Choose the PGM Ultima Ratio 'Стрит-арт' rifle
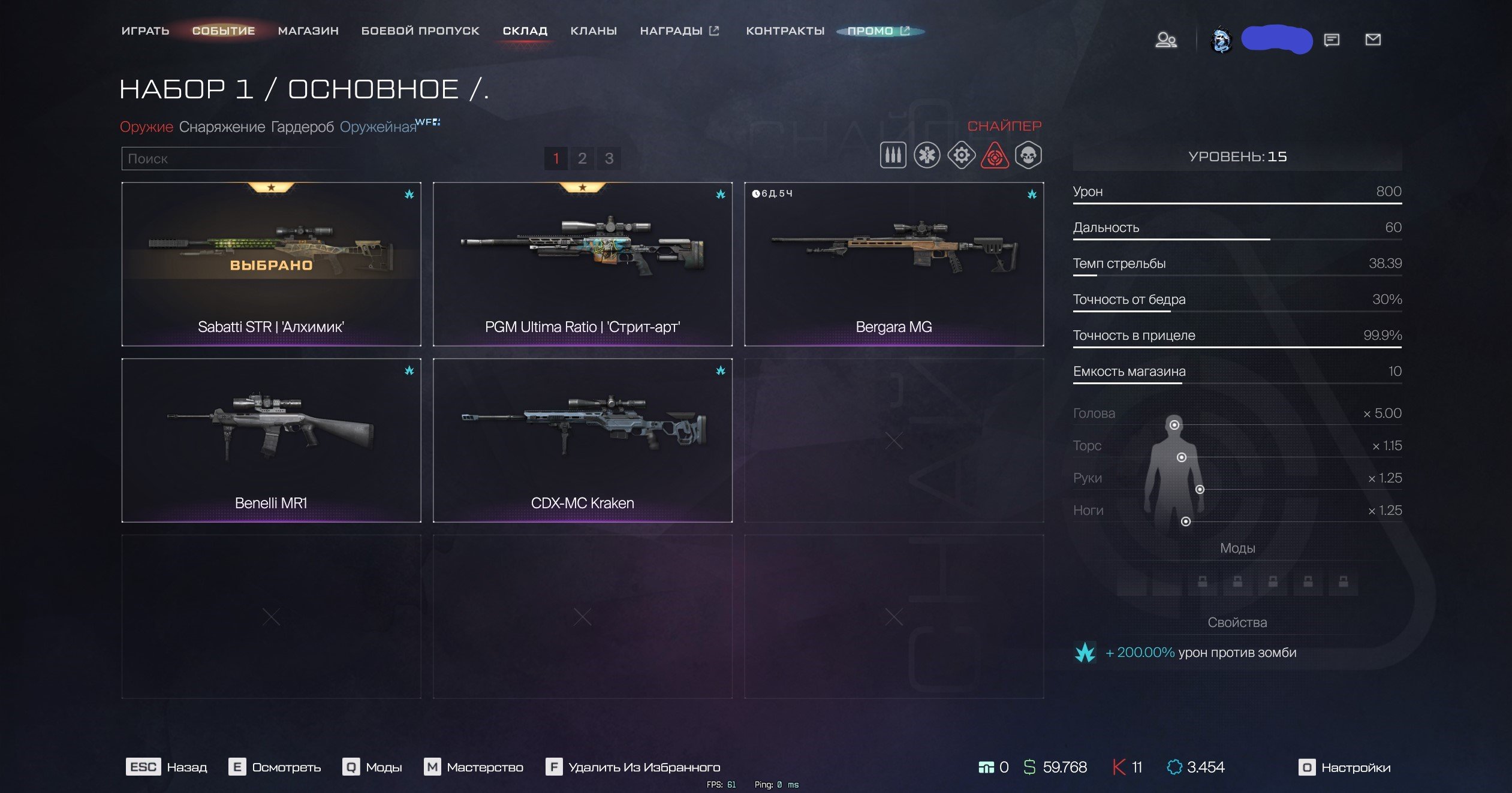The height and width of the screenshot is (793, 1512). (582, 264)
